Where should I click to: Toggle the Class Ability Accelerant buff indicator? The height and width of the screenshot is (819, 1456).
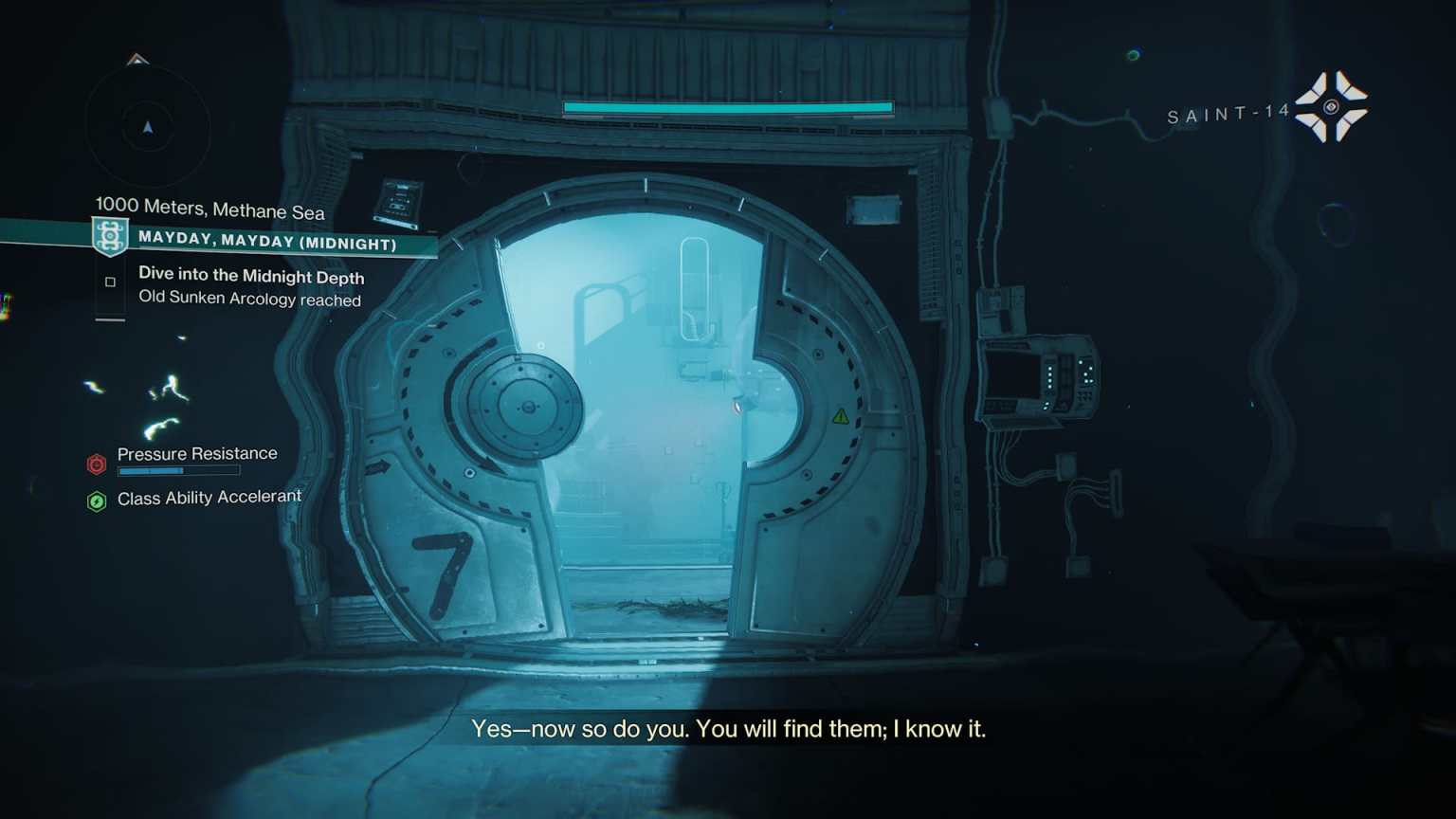pyautogui.click(x=96, y=501)
